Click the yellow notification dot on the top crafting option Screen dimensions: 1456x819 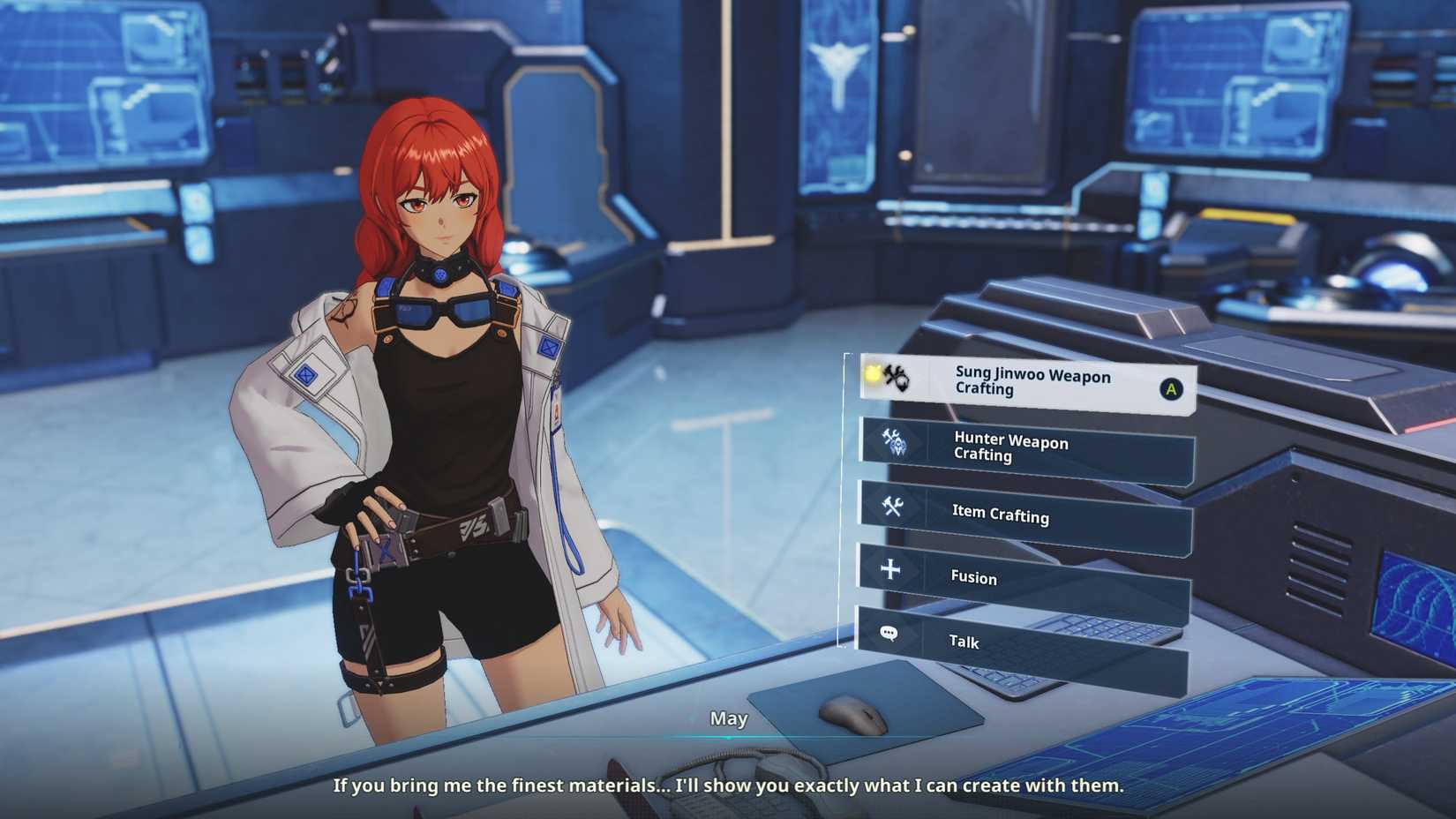click(870, 373)
